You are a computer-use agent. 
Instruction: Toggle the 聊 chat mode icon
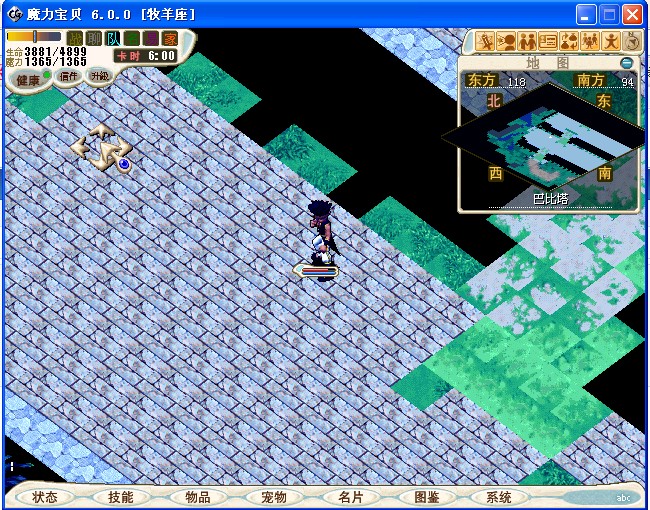pos(93,38)
